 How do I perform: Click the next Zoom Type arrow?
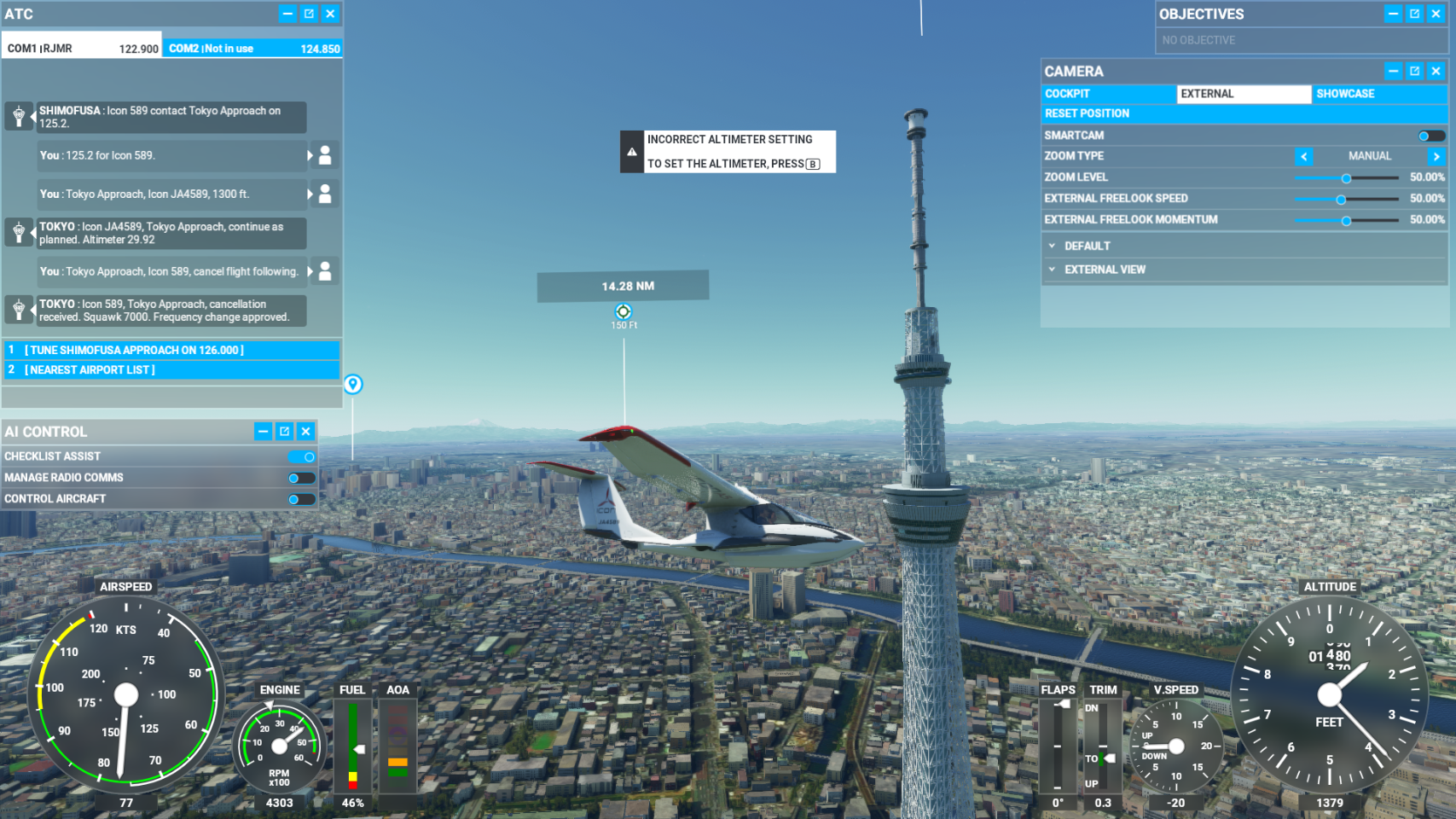pyautogui.click(x=1436, y=156)
